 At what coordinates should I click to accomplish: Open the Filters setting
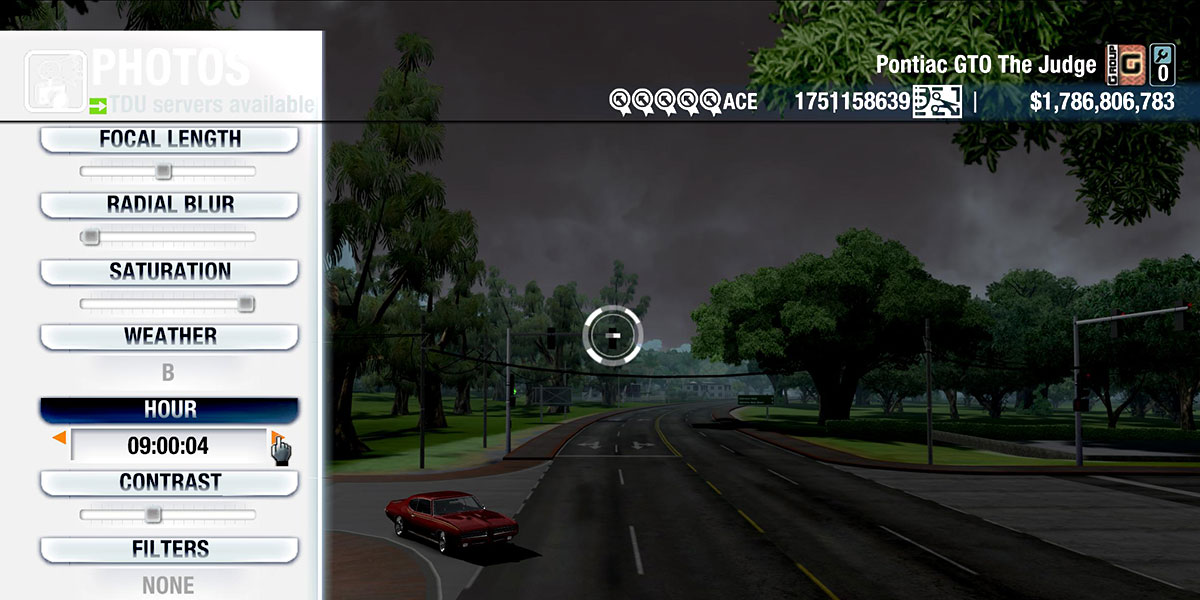(x=169, y=549)
